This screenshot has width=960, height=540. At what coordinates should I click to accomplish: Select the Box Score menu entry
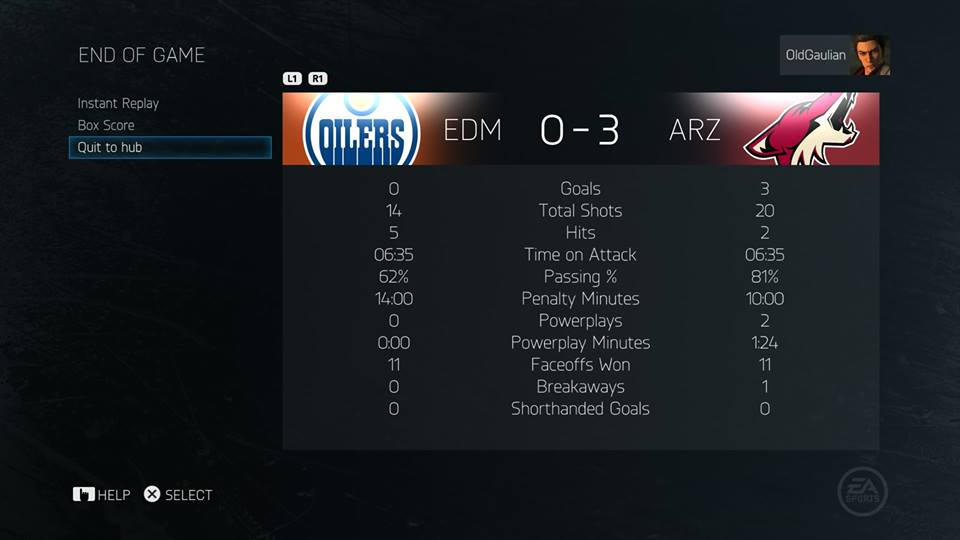point(106,125)
